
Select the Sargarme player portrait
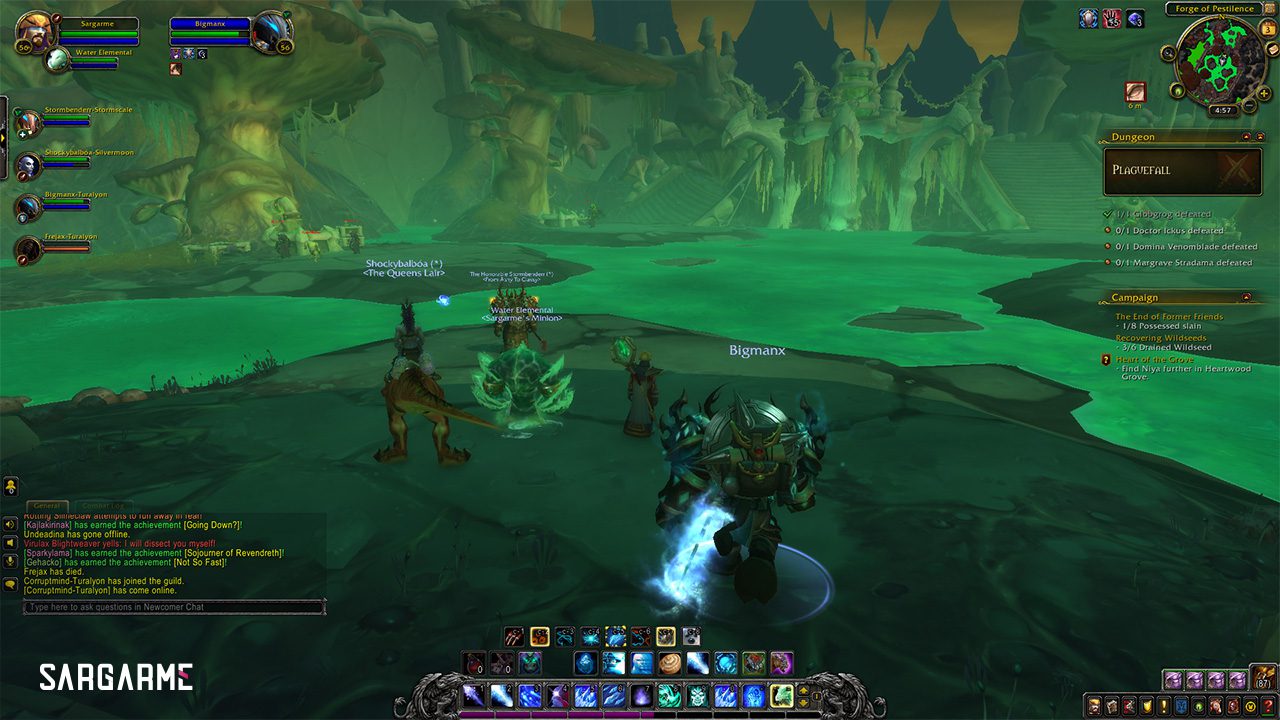pyautogui.click(x=34, y=31)
